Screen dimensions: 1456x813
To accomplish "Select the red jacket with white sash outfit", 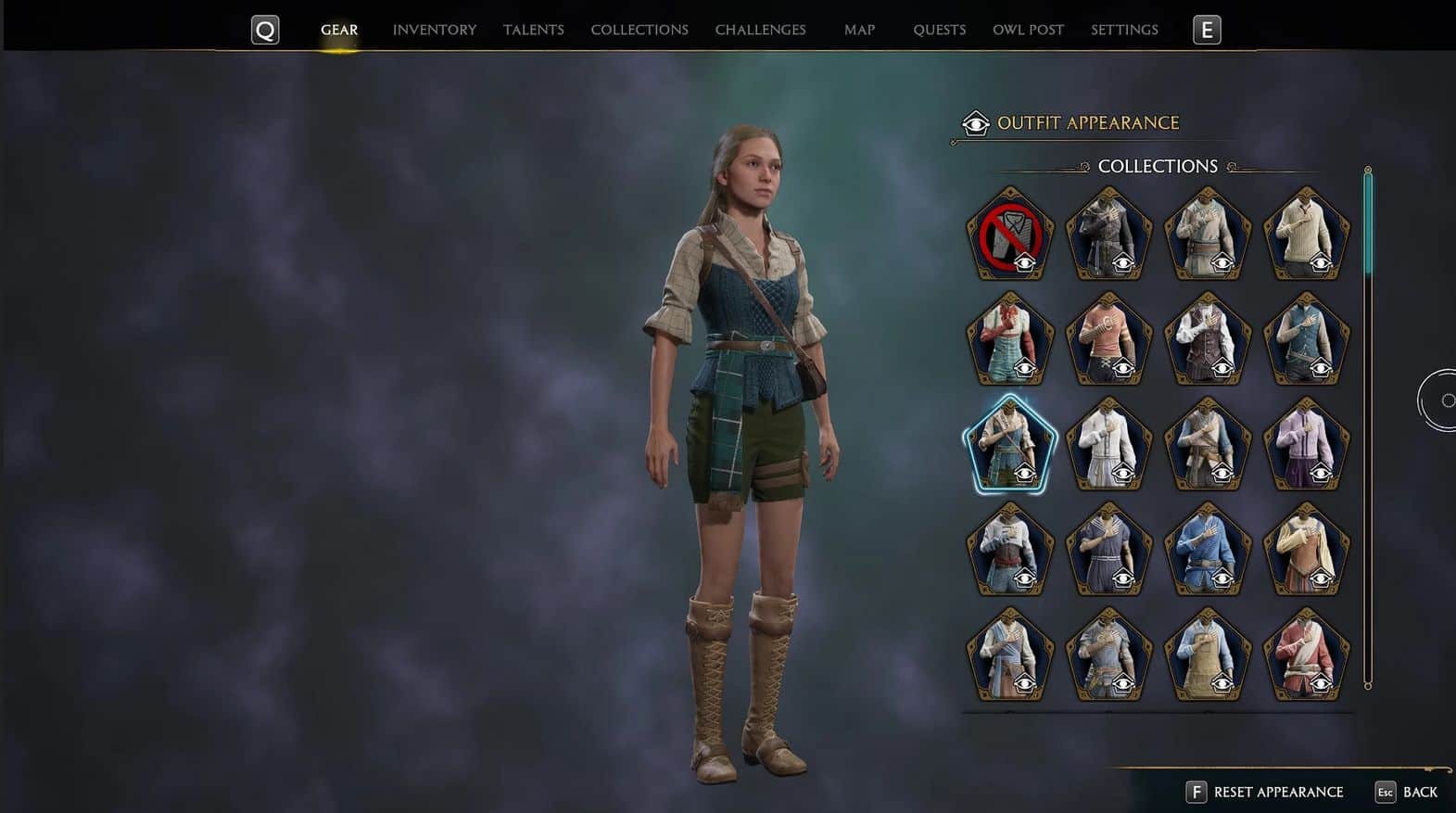I will [1307, 654].
